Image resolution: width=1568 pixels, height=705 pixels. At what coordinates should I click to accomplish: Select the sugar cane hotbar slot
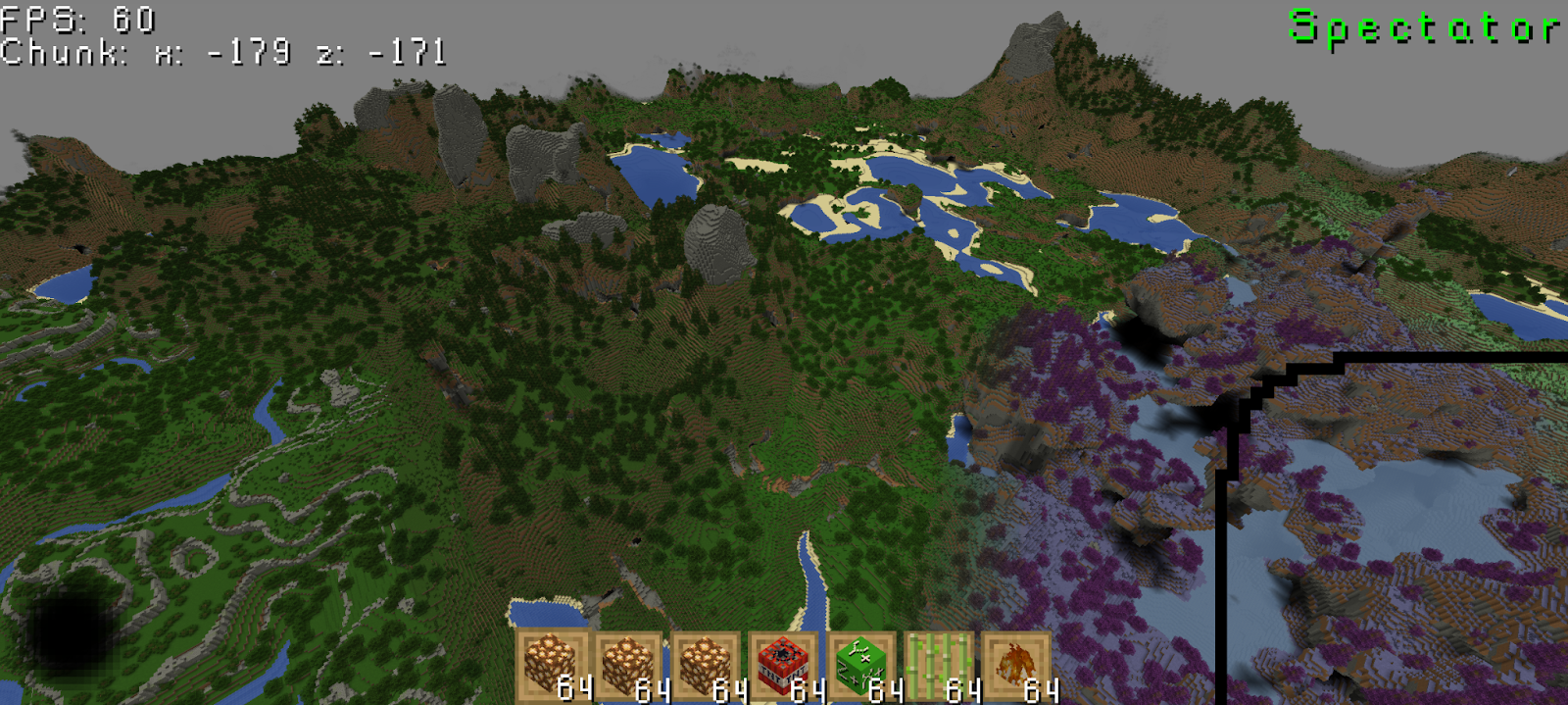(x=939, y=666)
